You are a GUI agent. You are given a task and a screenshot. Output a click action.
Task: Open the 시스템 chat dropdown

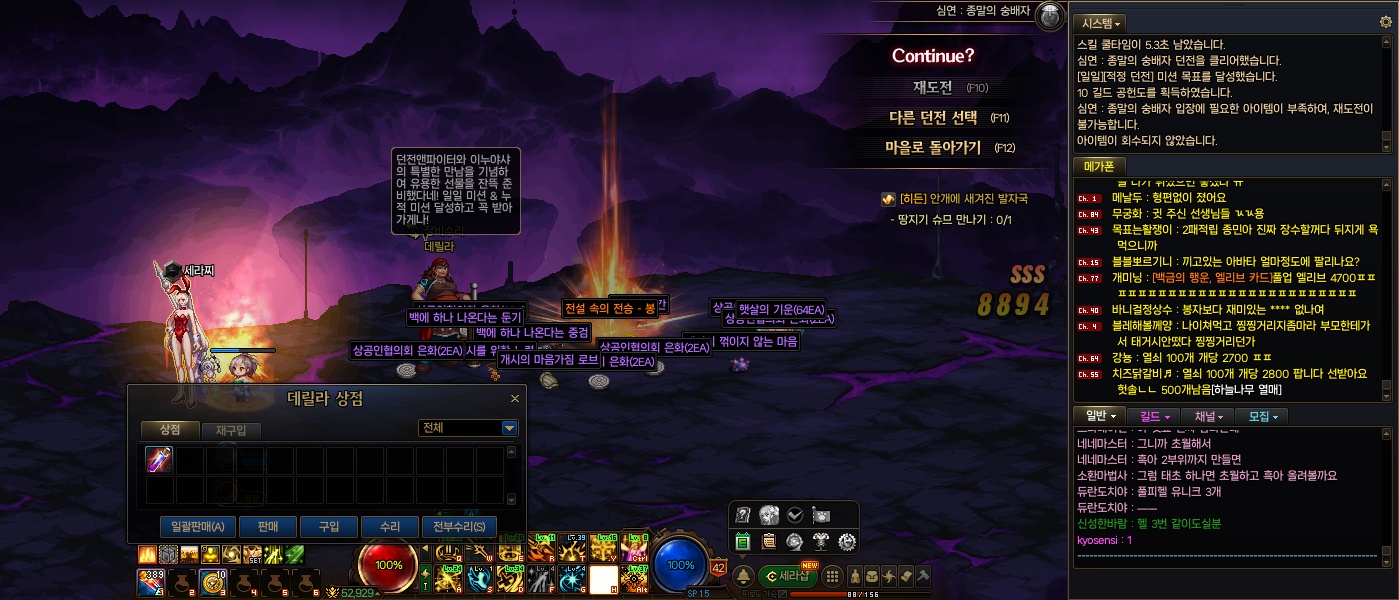tap(1099, 22)
